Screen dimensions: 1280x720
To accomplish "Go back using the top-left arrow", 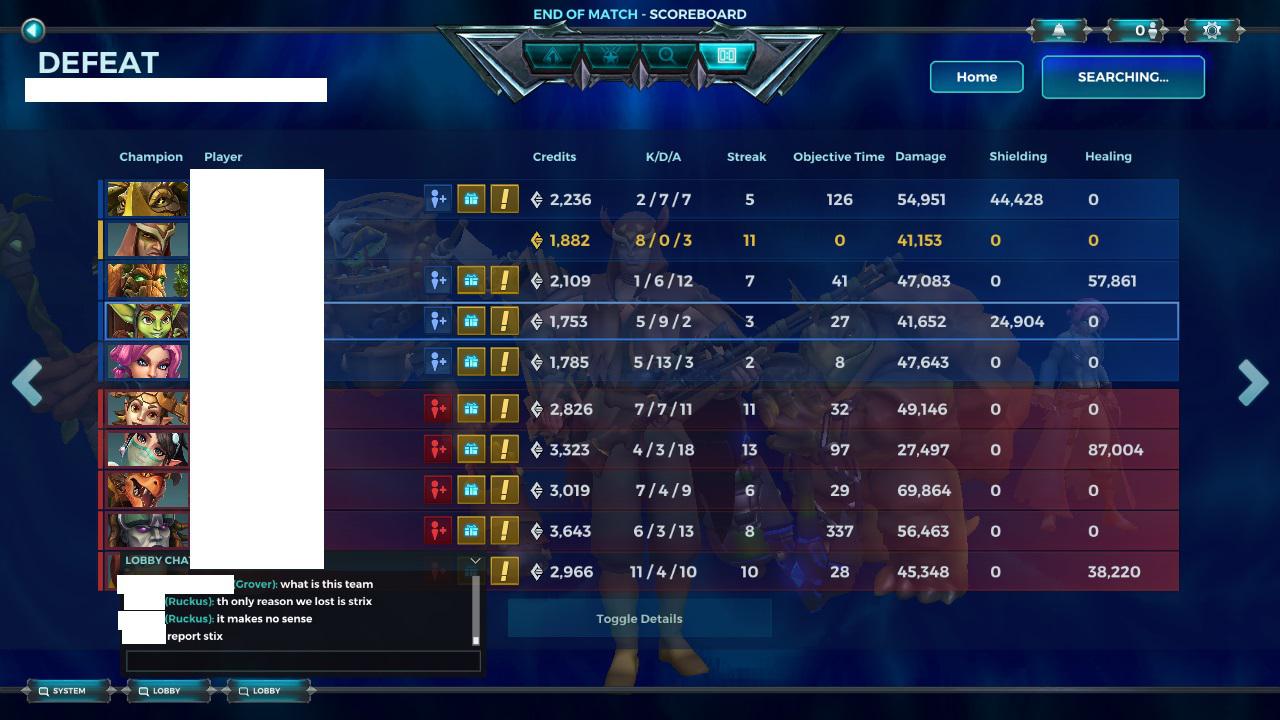I will coord(33,30).
